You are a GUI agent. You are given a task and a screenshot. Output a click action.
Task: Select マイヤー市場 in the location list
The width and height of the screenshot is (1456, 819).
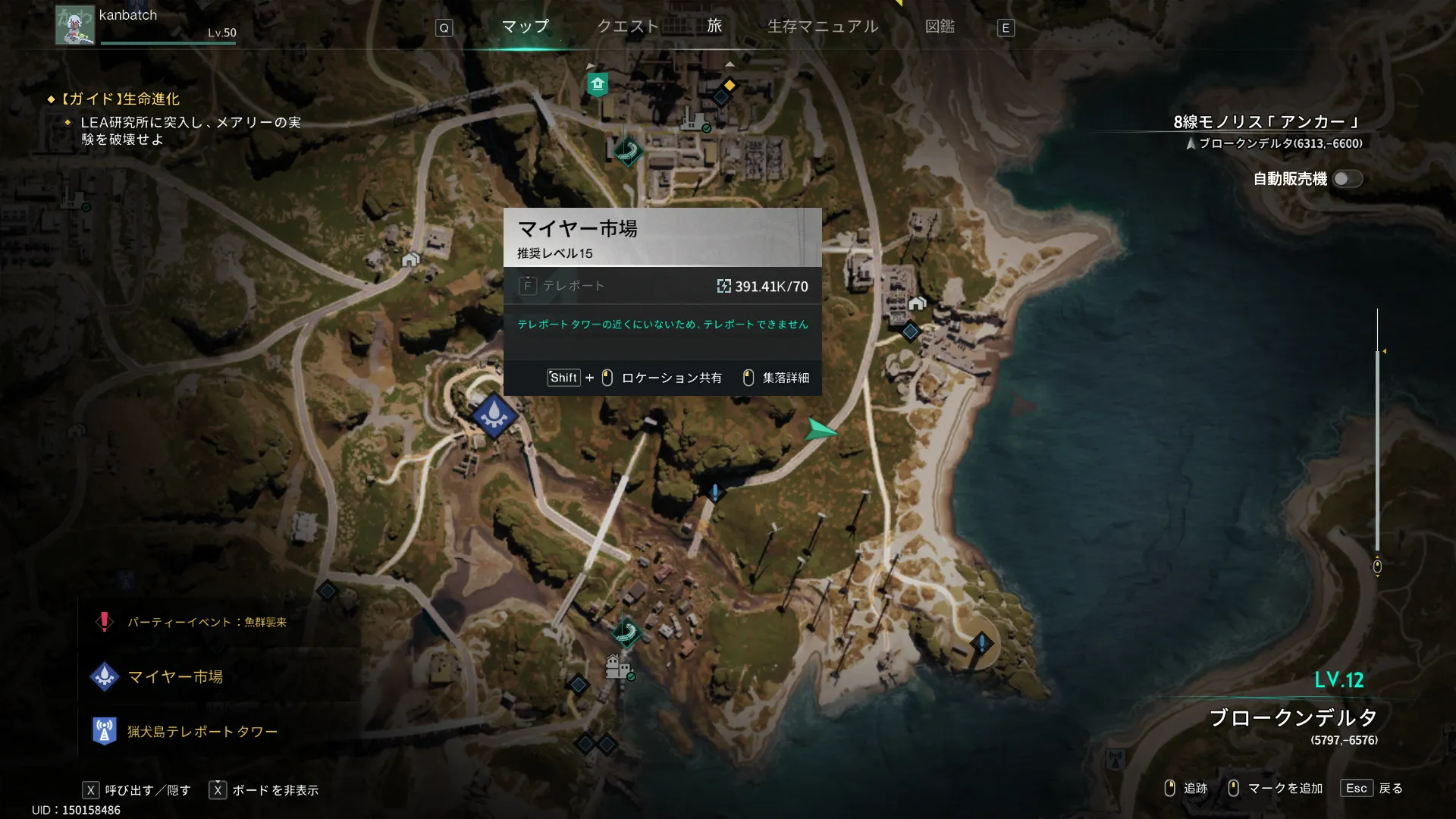pos(175,676)
